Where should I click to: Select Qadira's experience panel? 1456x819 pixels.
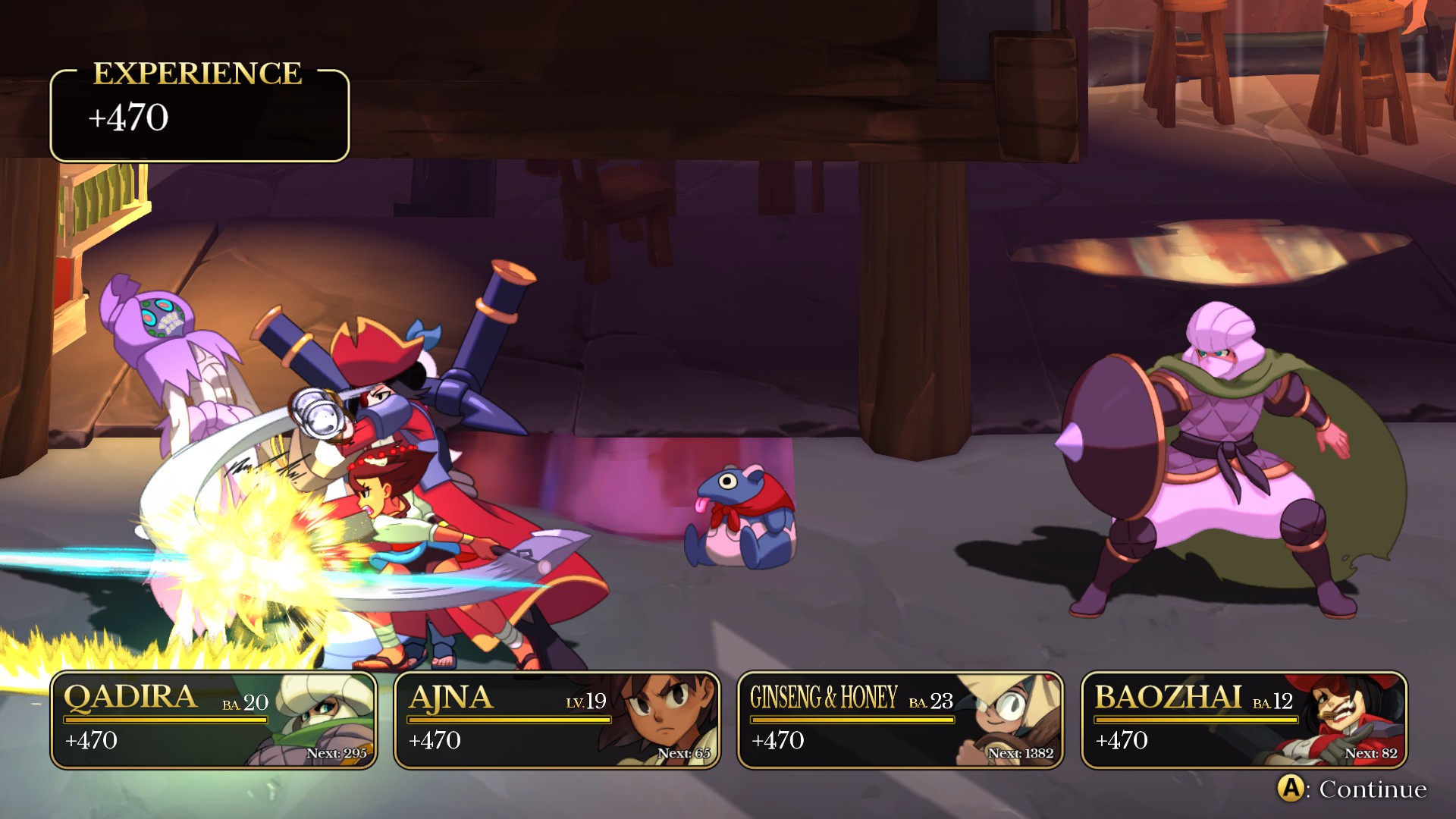(x=213, y=720)
